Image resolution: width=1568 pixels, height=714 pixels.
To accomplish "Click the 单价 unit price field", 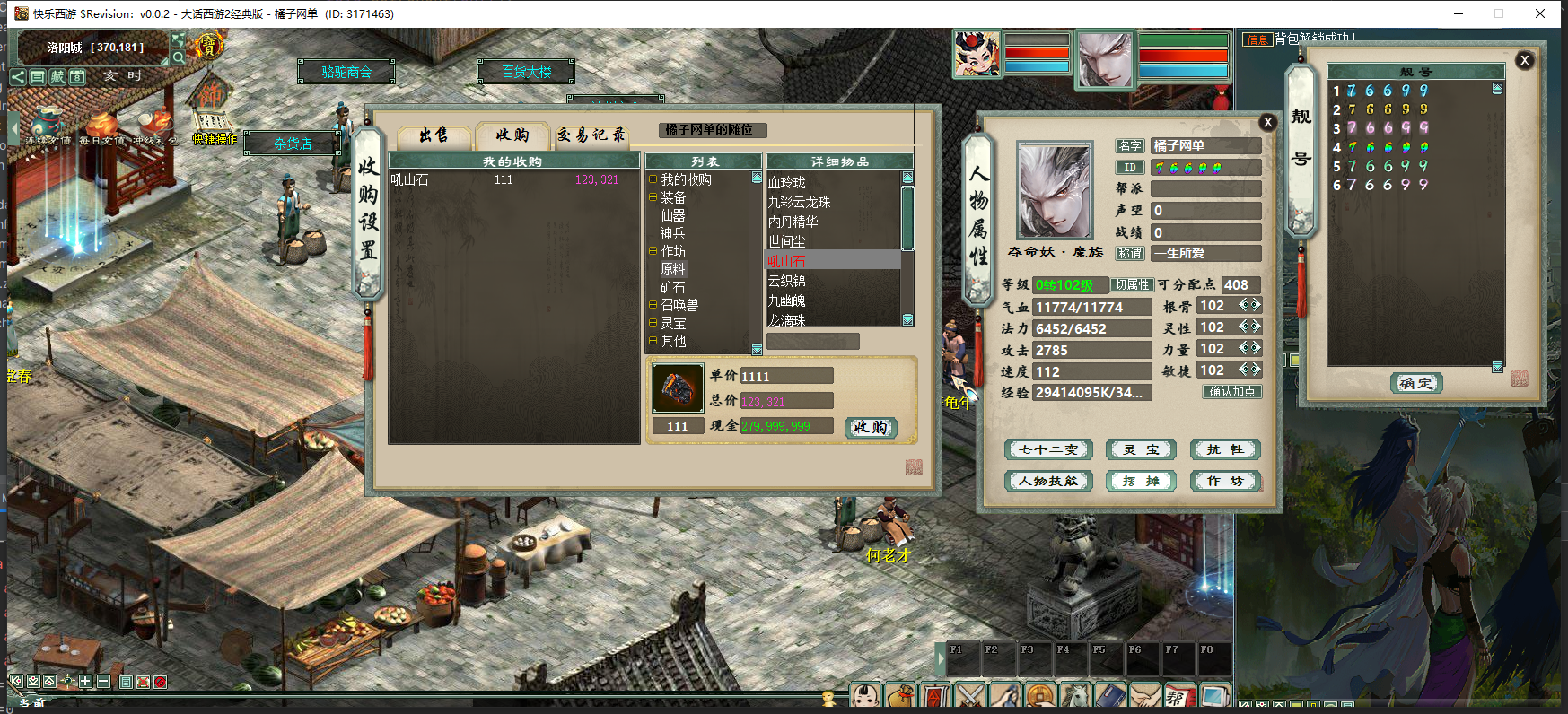I will point(785,376).
